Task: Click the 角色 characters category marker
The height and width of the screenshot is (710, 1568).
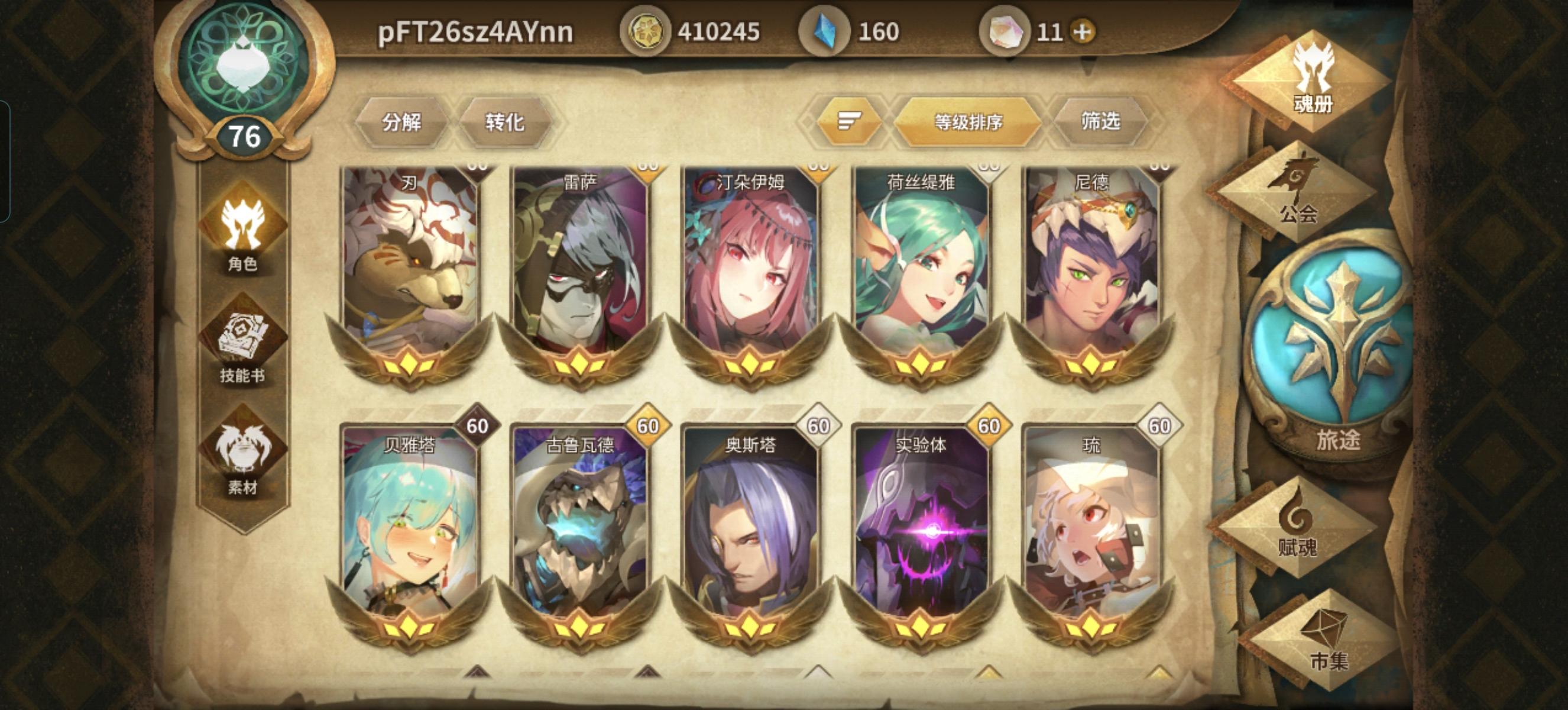Action: tap(242, 236)
